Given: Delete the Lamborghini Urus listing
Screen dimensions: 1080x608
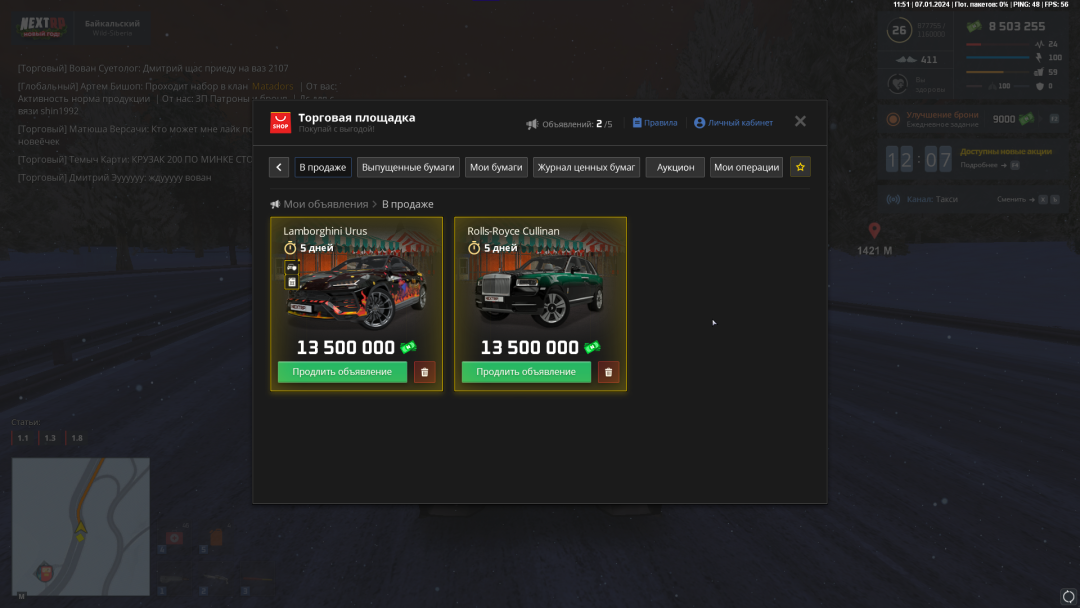Looking at the screenshot, I should pos(425,372).
